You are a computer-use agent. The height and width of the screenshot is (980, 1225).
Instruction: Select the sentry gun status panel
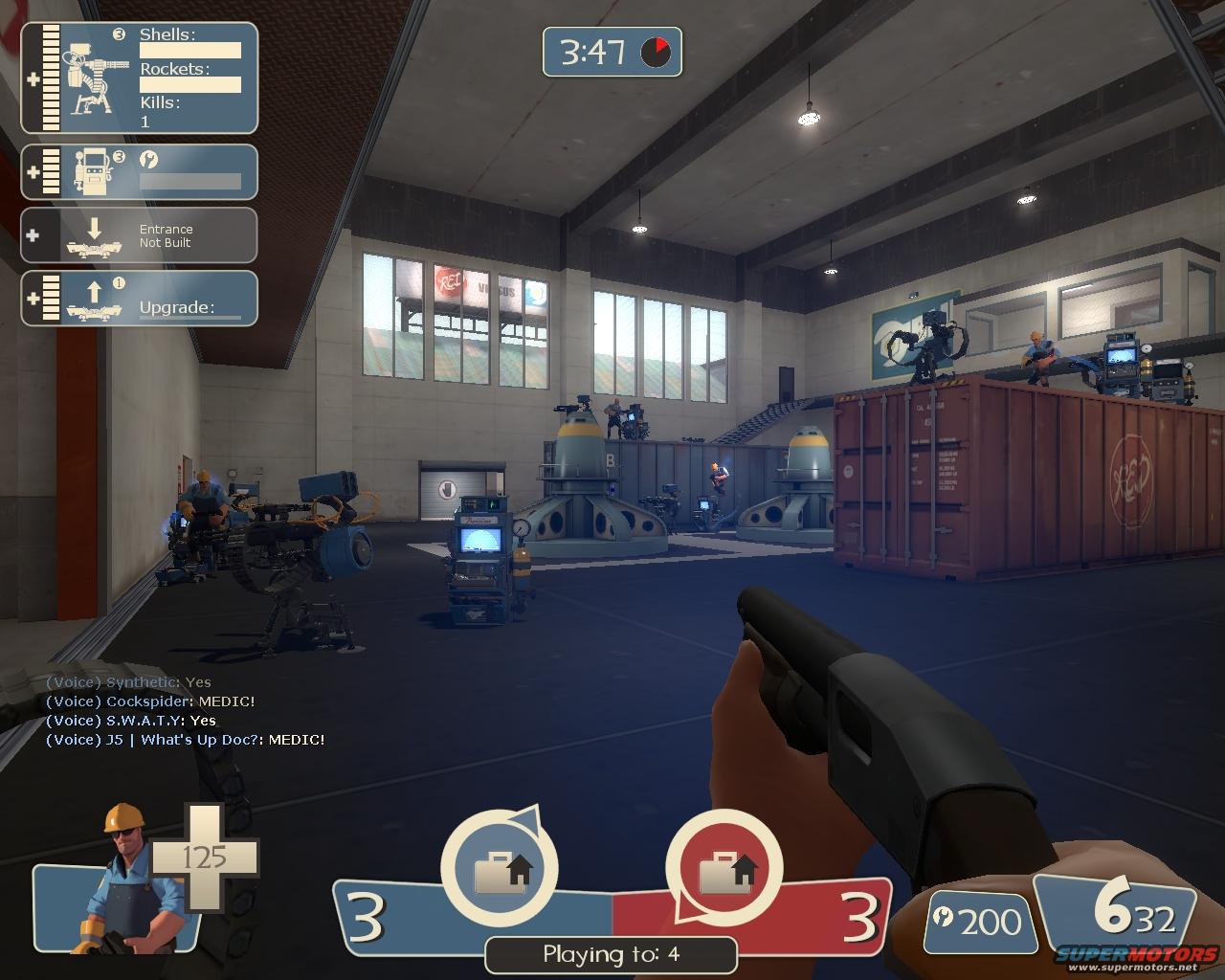pos(140,78)
